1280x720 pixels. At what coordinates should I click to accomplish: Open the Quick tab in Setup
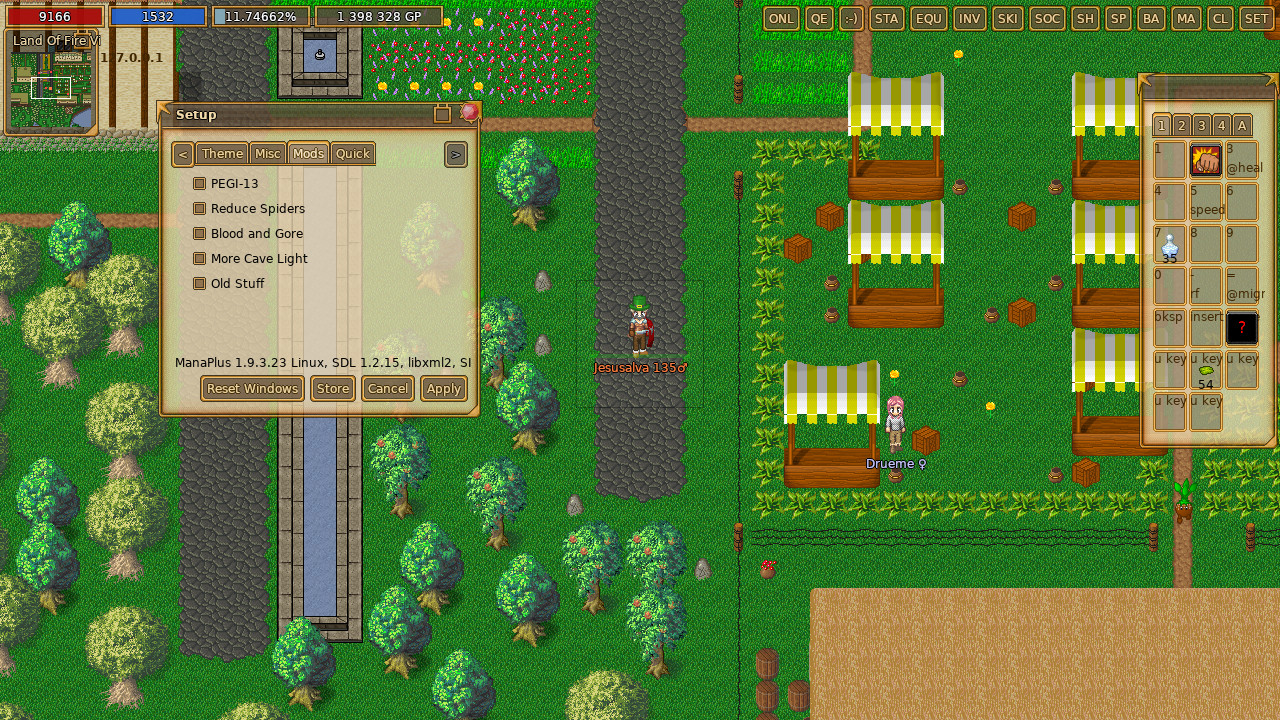click(352, 153)
